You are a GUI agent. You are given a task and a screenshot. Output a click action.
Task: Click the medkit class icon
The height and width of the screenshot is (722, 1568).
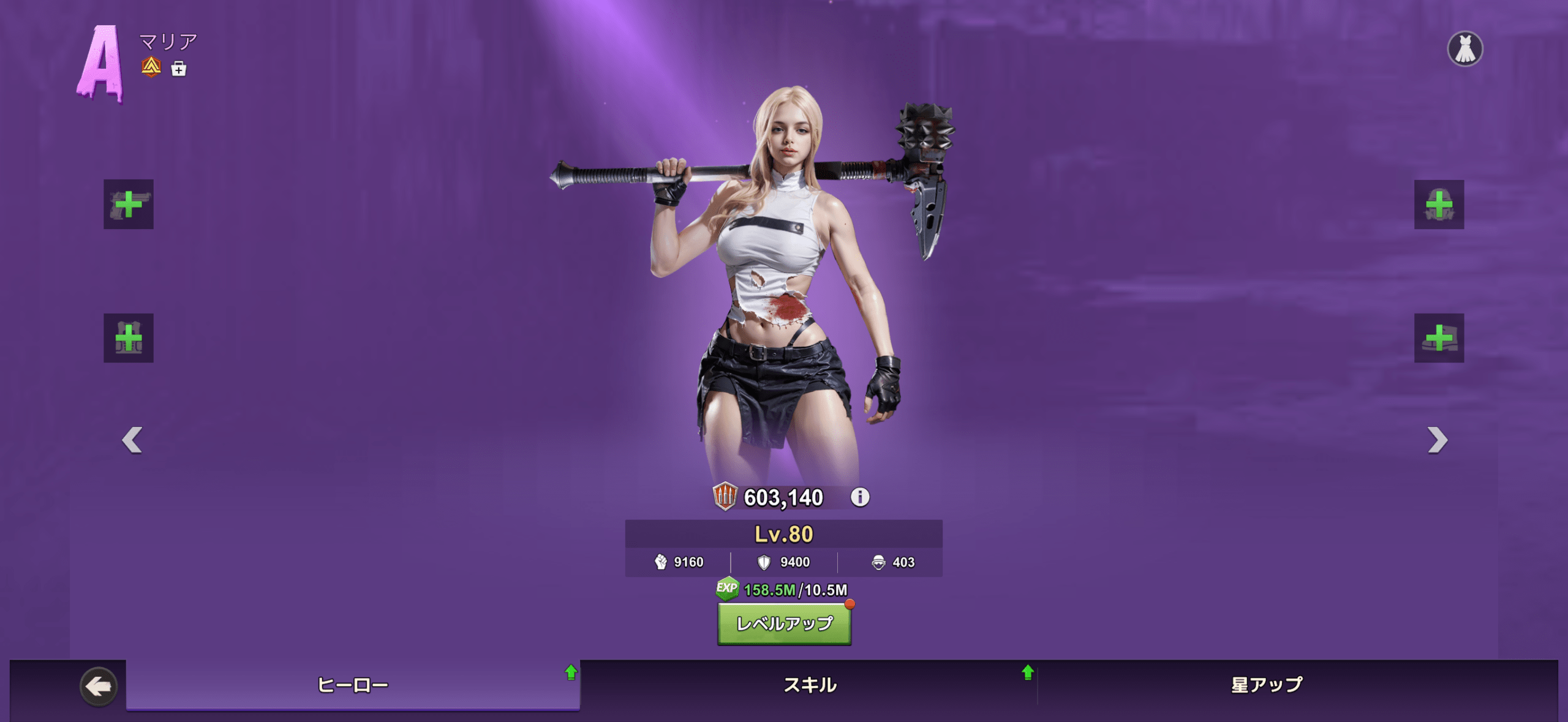pyautogui.click(x=179, y=69)
